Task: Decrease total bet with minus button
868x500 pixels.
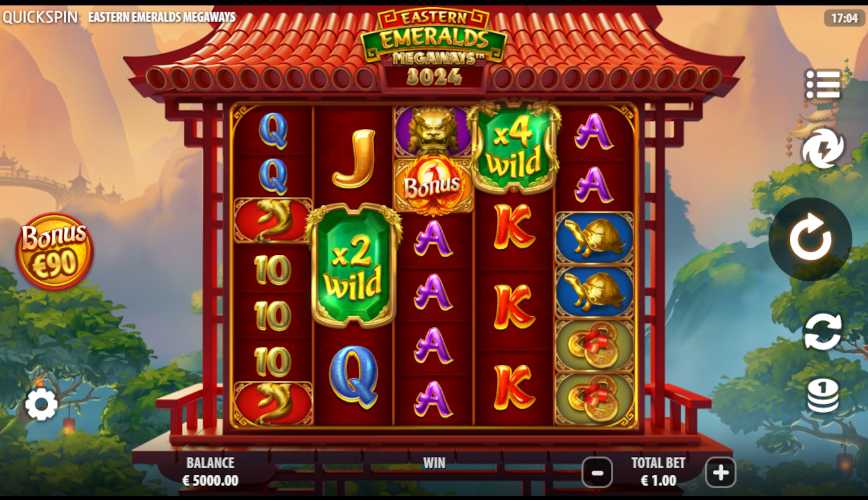Action: pos(597,472)
